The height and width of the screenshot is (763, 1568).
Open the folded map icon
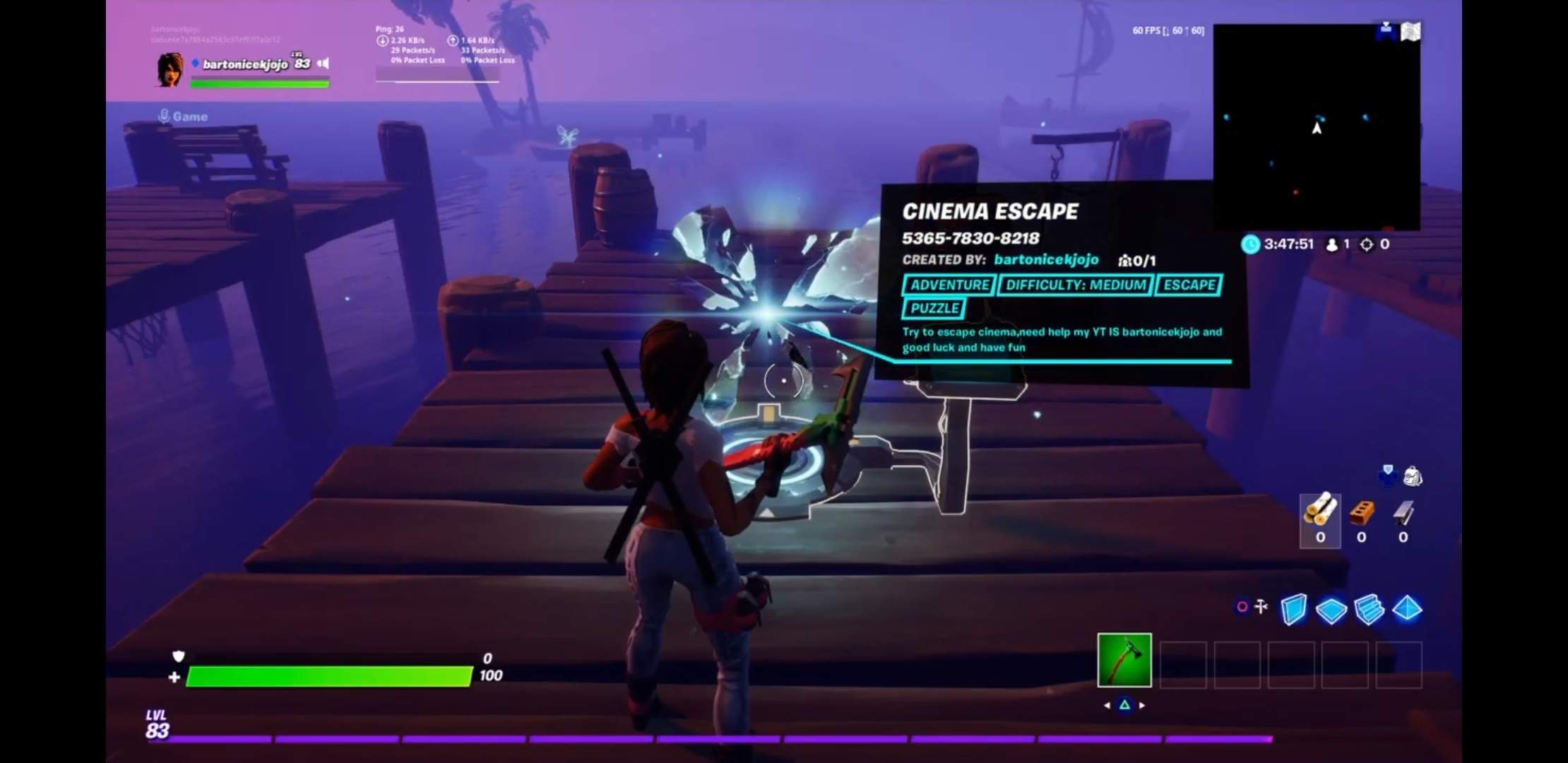[1410, 32]
